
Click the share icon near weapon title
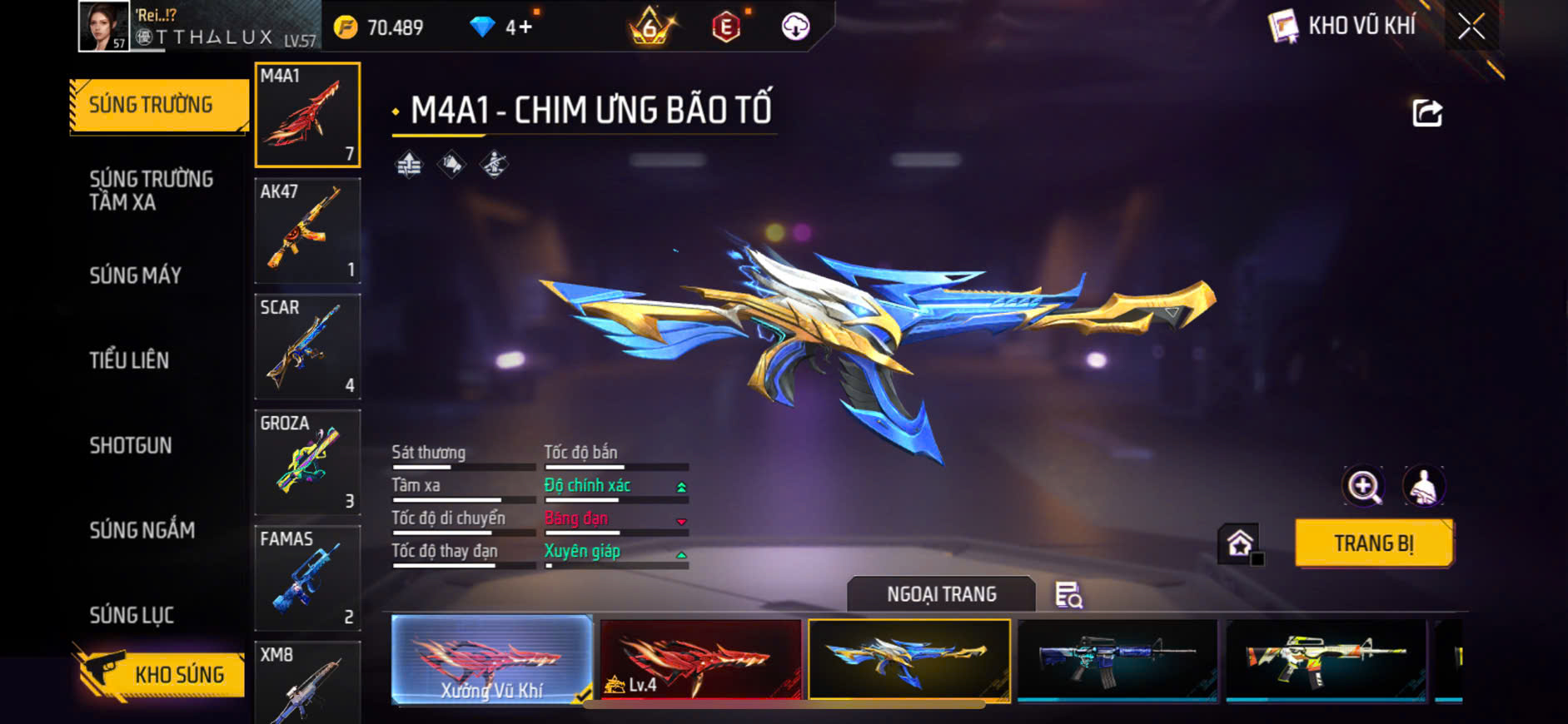[x=1426, y=113]
